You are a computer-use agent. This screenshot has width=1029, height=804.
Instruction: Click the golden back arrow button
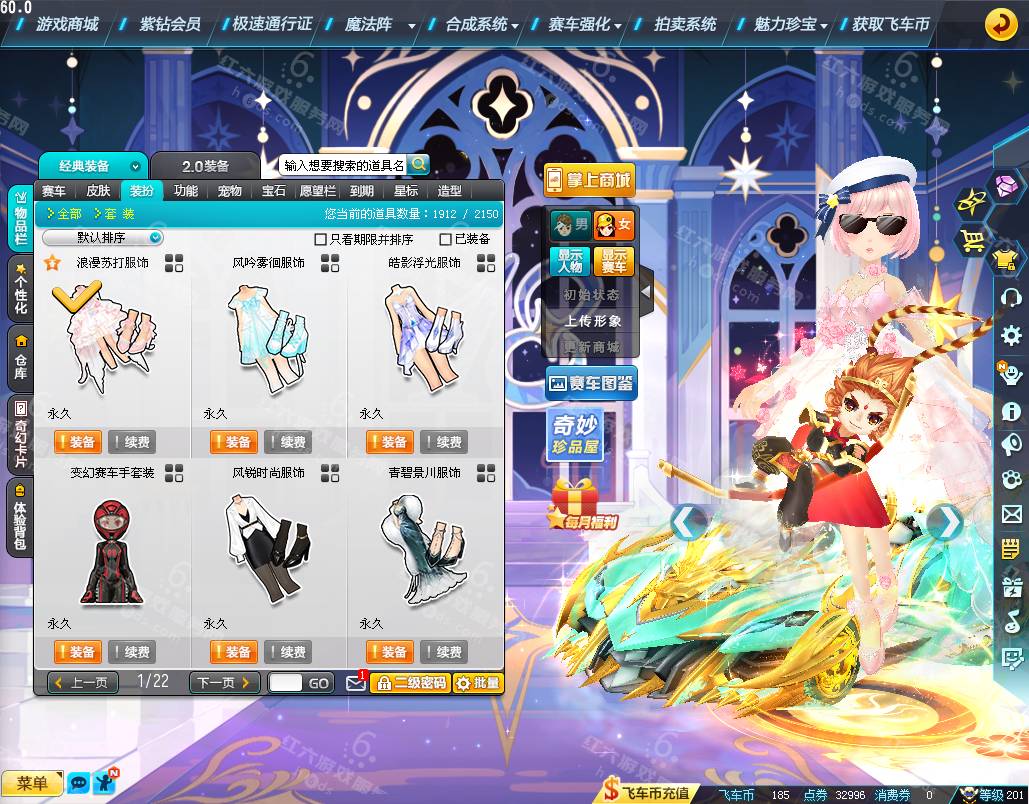click(1000, 24)
